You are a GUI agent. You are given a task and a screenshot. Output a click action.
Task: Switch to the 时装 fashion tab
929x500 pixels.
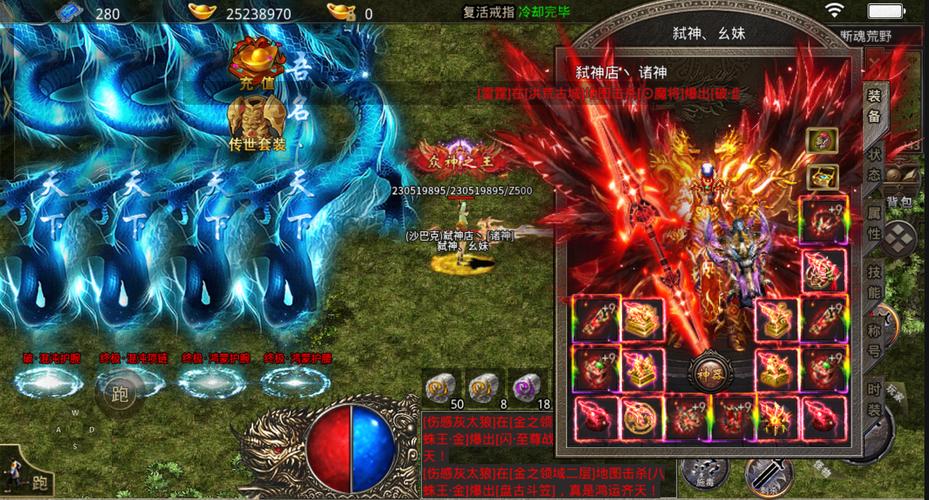[874, 401]
